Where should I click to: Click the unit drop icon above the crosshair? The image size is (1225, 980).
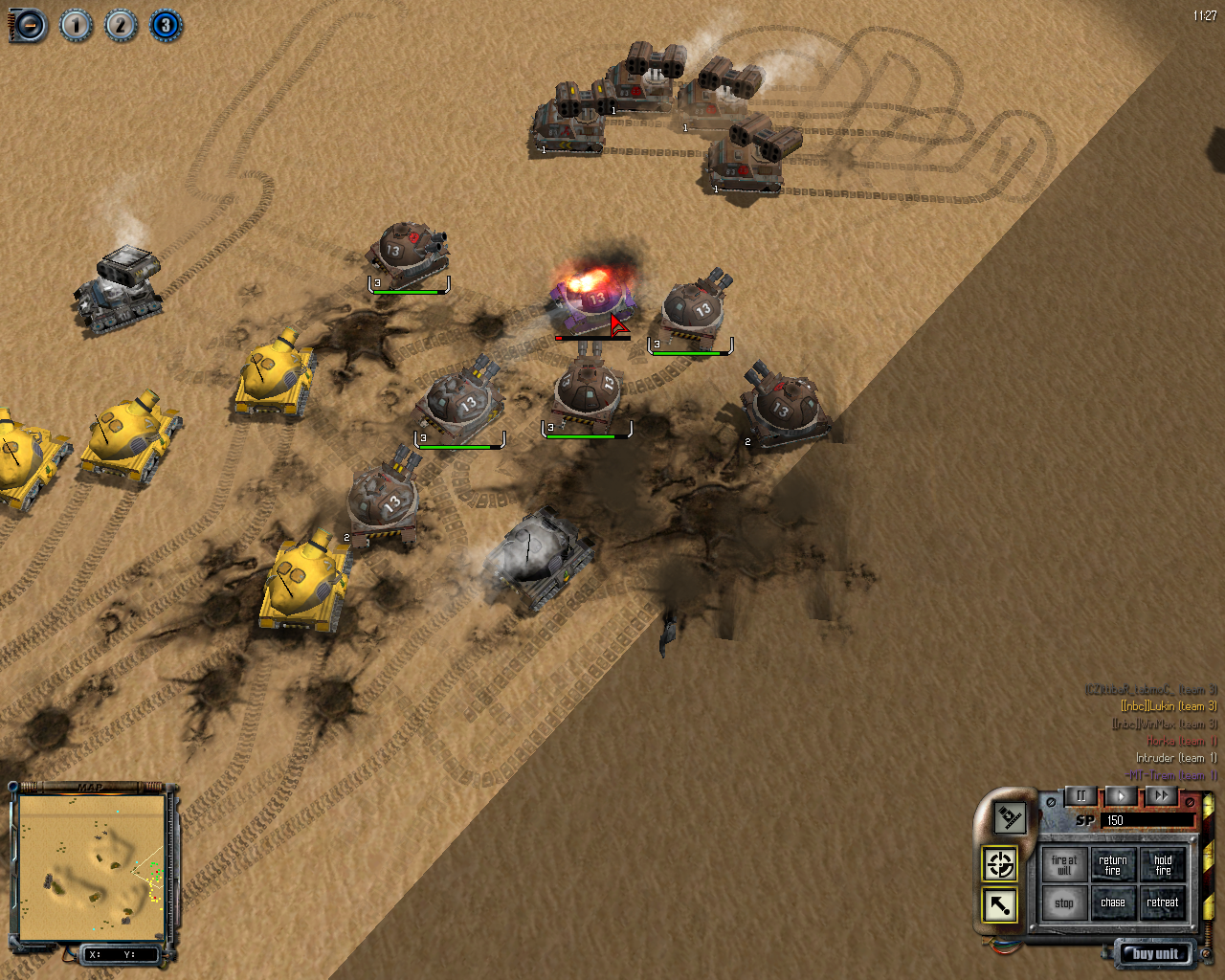(x=1009, y=817)
